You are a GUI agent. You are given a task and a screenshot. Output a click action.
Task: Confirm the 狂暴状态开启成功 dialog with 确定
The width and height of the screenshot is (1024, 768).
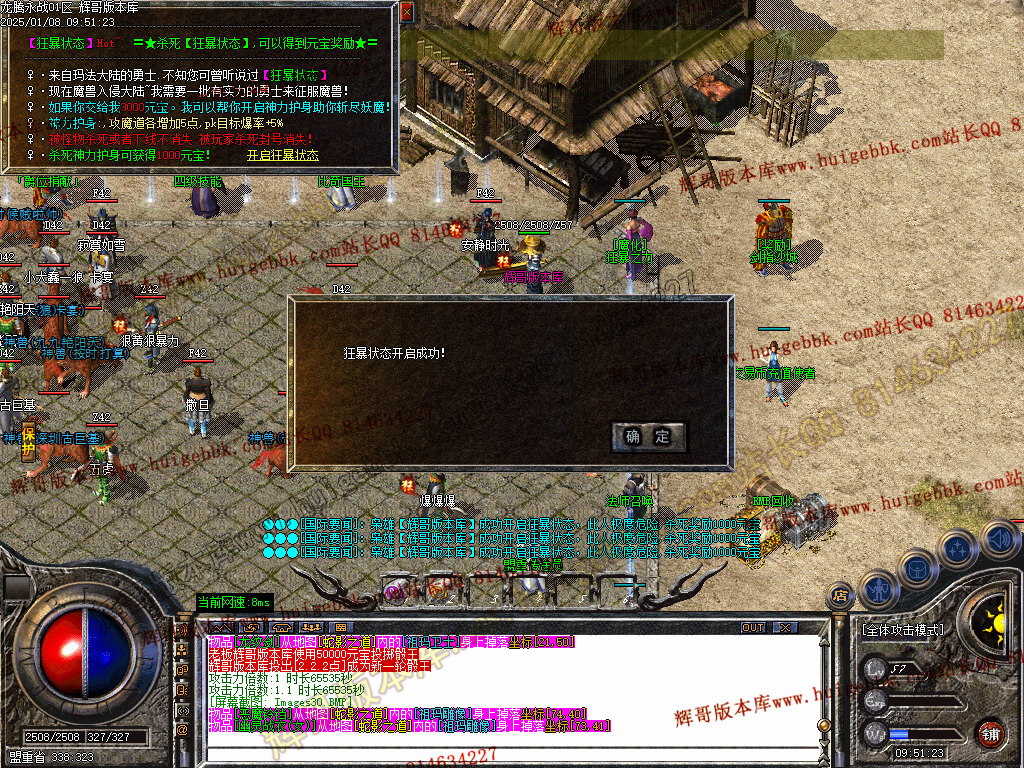tap(648, 437)
